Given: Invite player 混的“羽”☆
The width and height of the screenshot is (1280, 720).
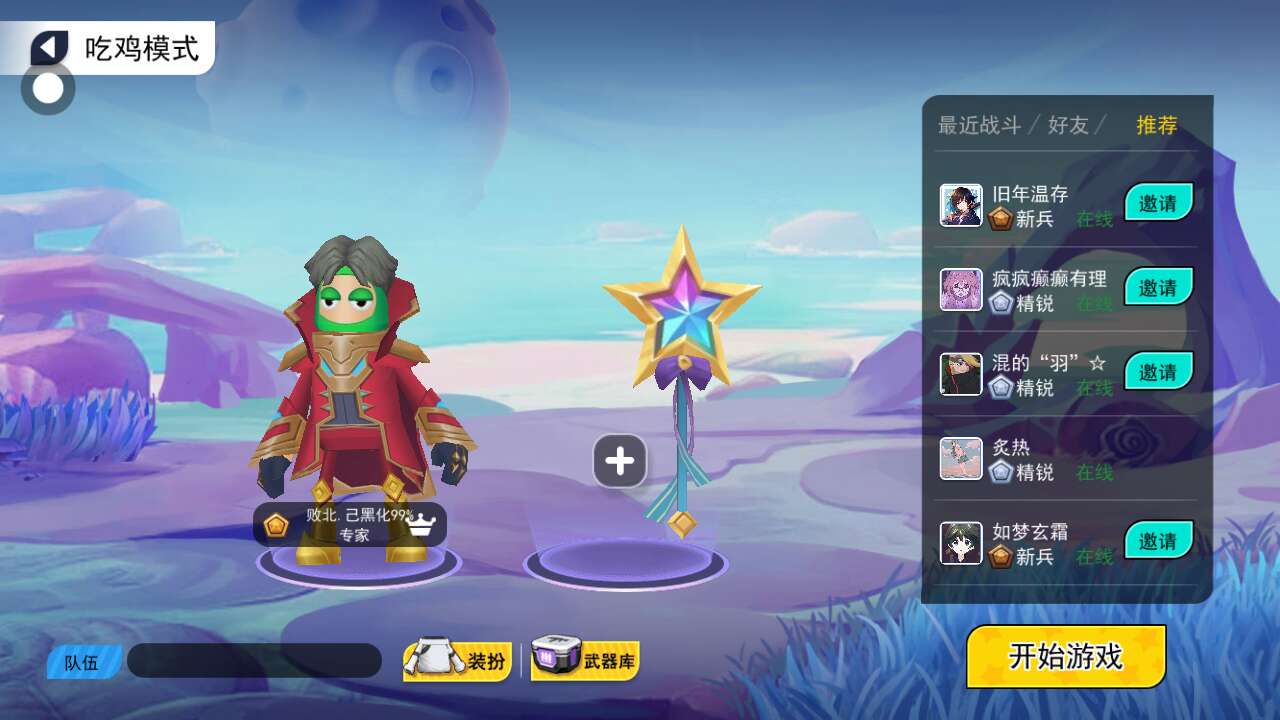Looking at the screenshot, I should click(1158, 372).
